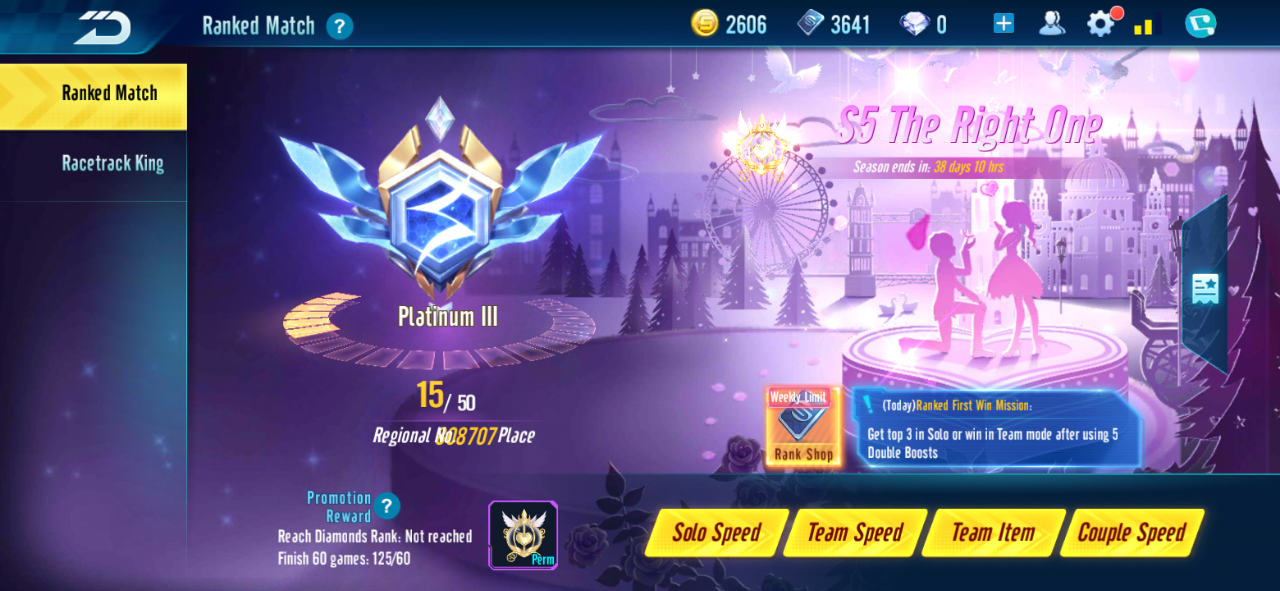The width and height of the screenshot is (1280, 591).
Task: Select Team Item mode
Action: 993,533
